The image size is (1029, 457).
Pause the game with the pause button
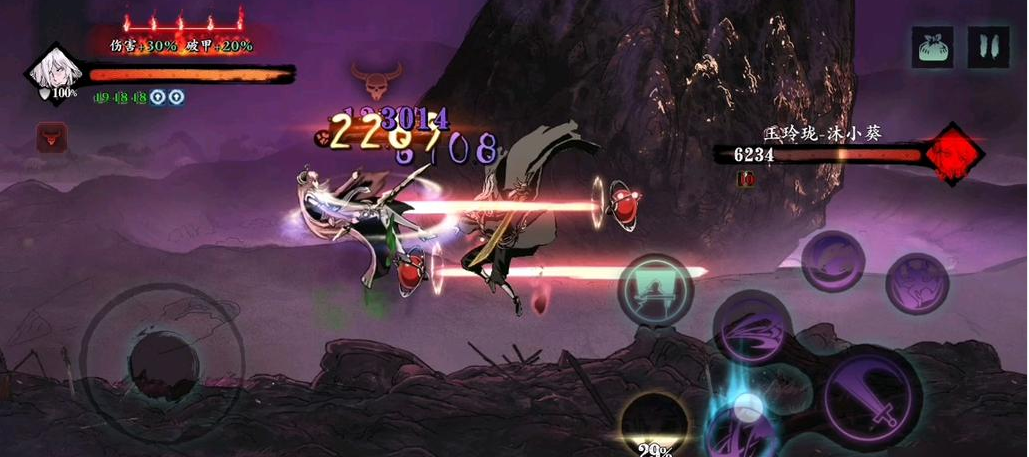988,47
